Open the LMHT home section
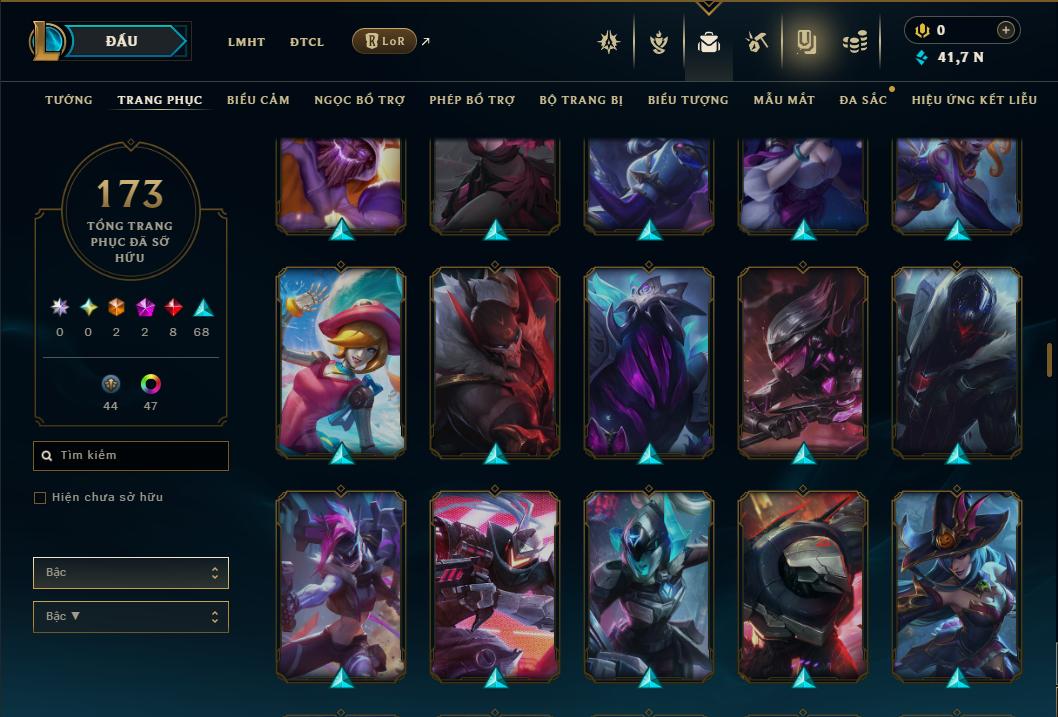This screenshot has height=717, width=1058. (x=246, y=42)
